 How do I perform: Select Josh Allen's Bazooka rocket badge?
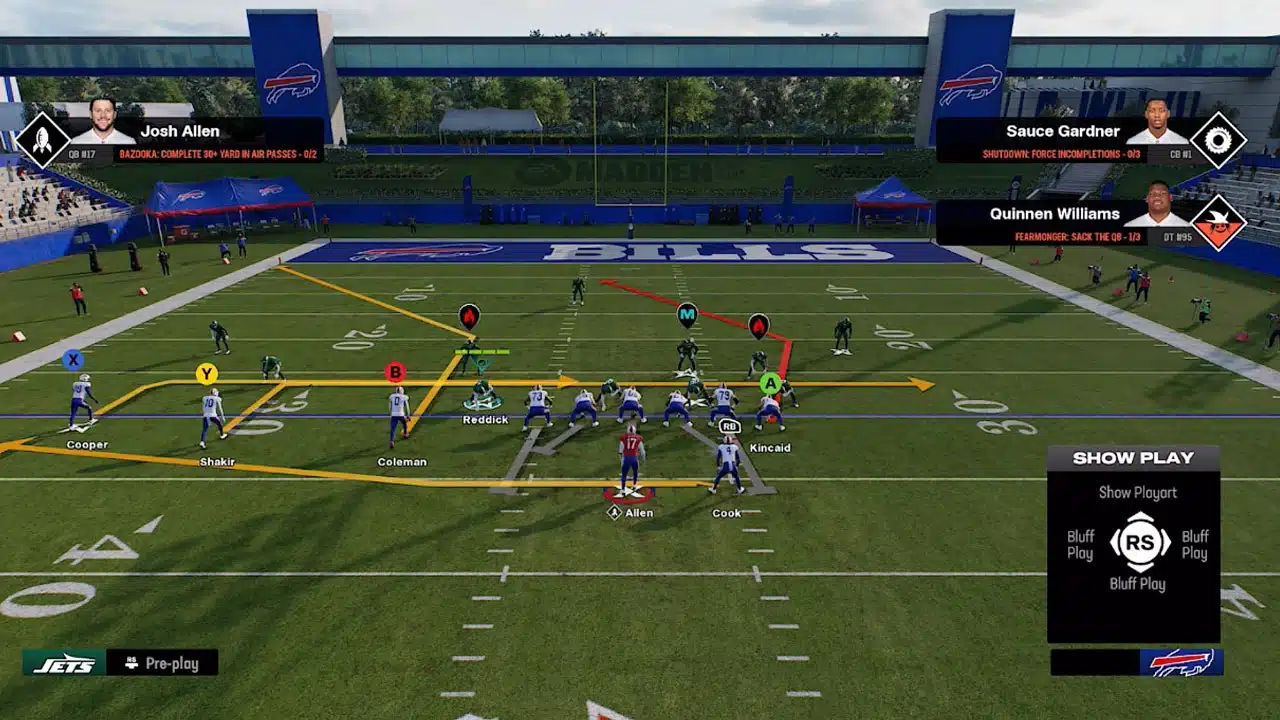pyautogui.click(x=39, y=139)
